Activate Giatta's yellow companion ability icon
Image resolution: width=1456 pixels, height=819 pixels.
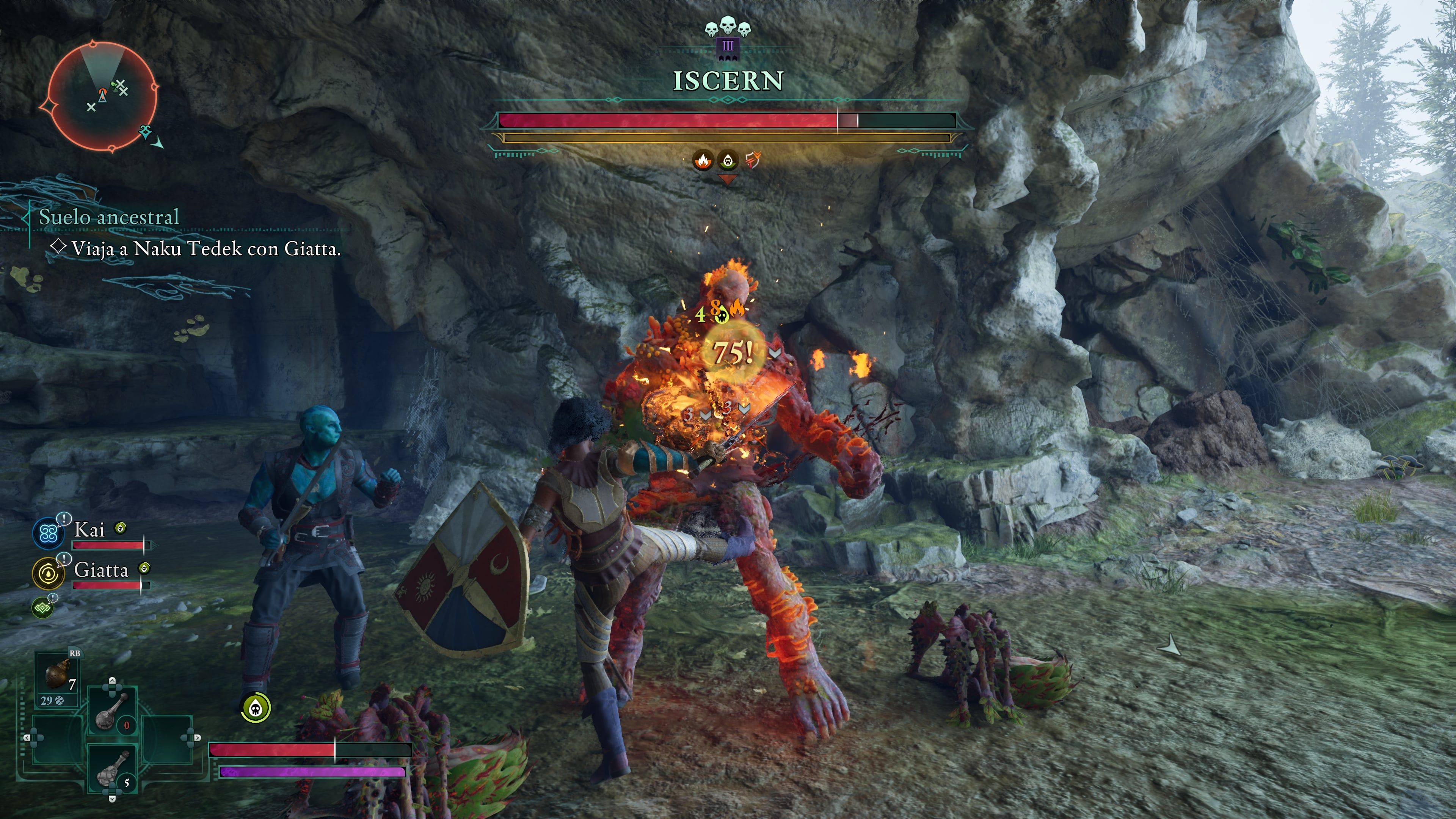point(48,573)
